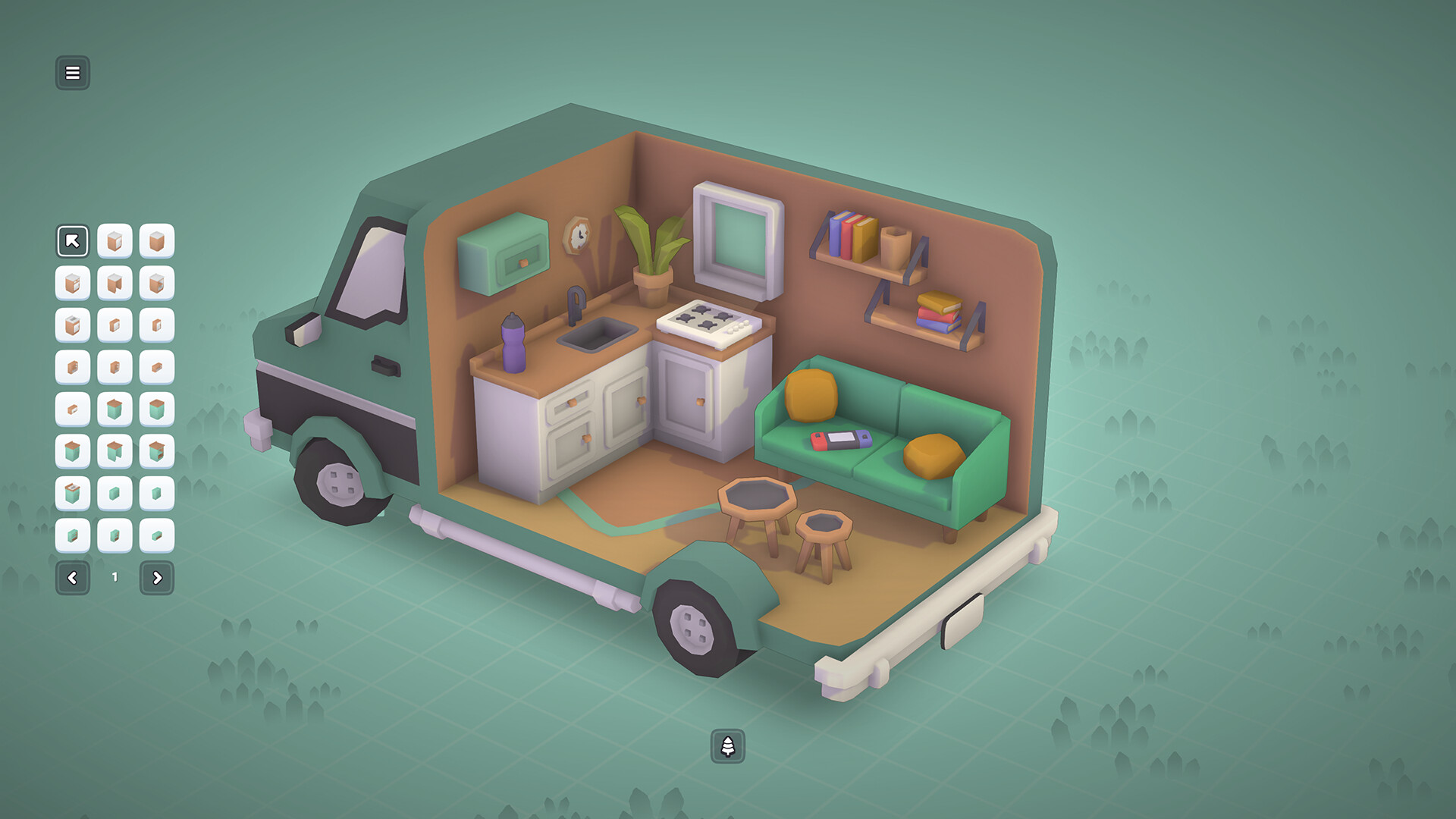
Task: Pick the white cabinet with drawers
Action: (x=73, y=284)
